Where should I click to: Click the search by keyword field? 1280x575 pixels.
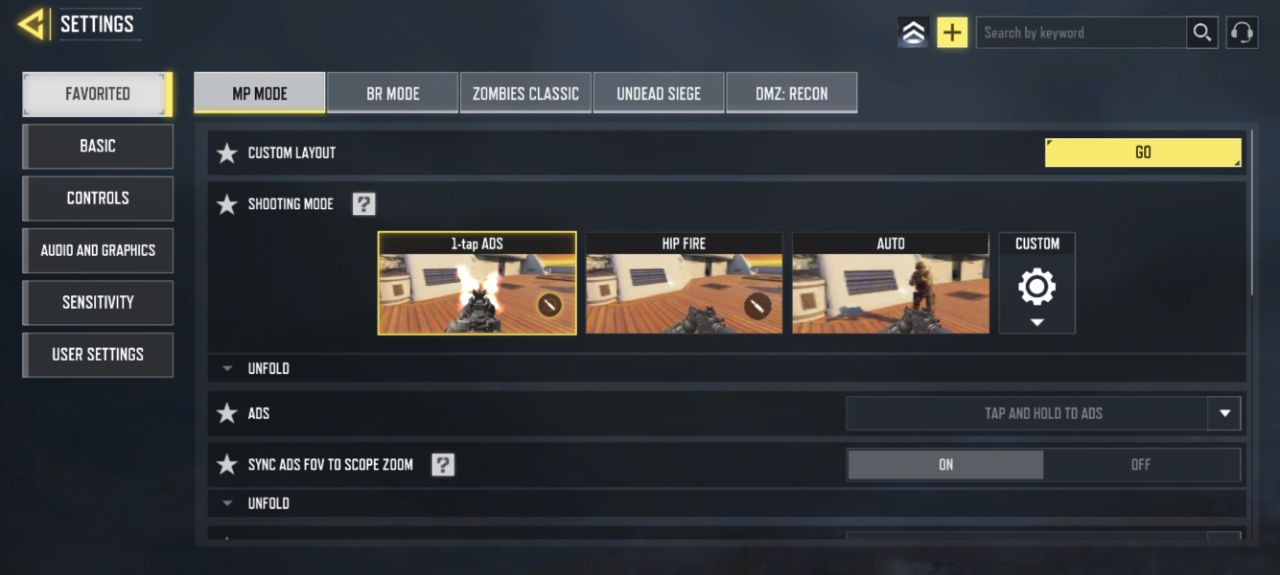click(1080, 33)
